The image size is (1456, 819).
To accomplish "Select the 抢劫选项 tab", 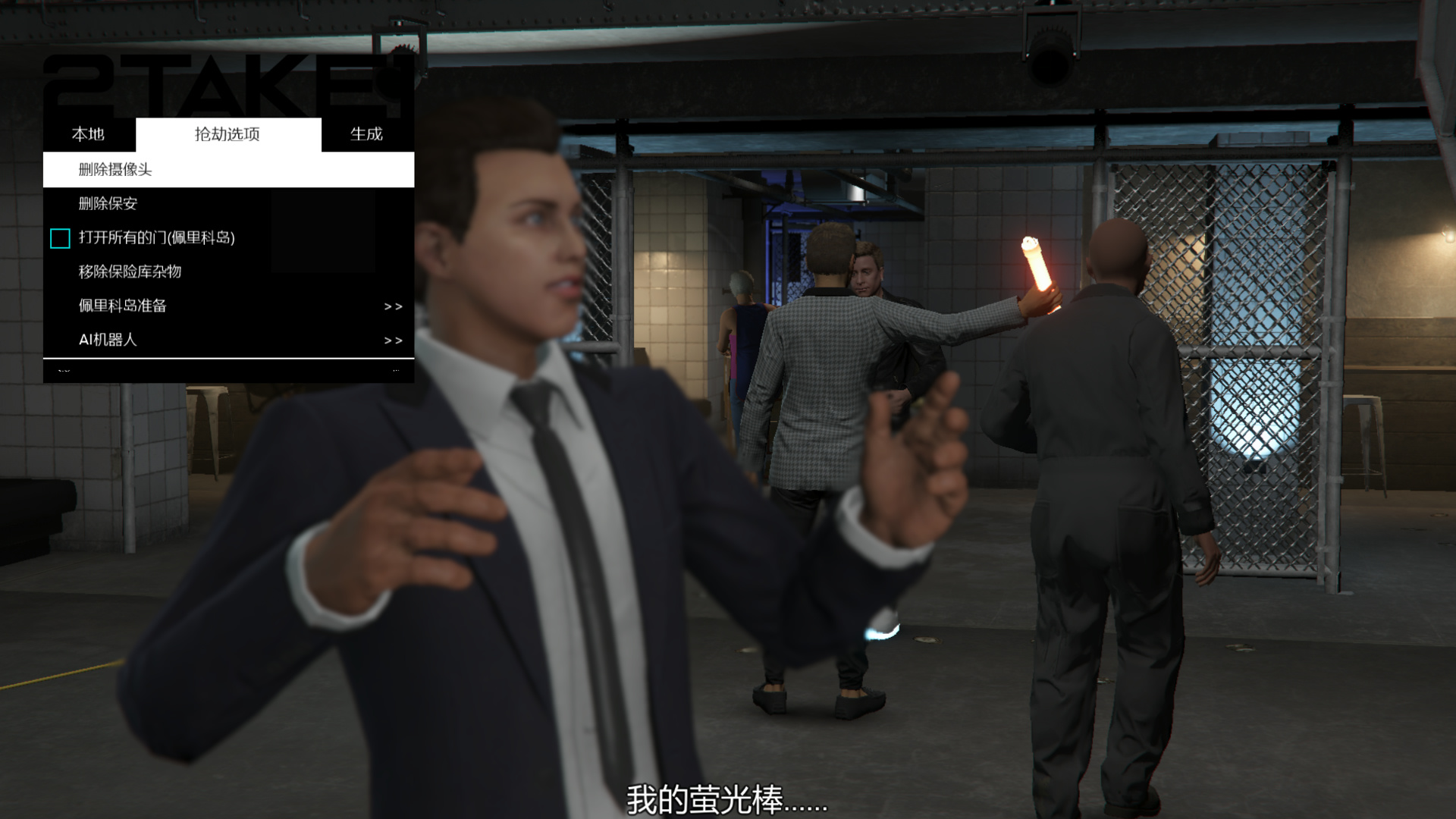I will coord(227,134).
